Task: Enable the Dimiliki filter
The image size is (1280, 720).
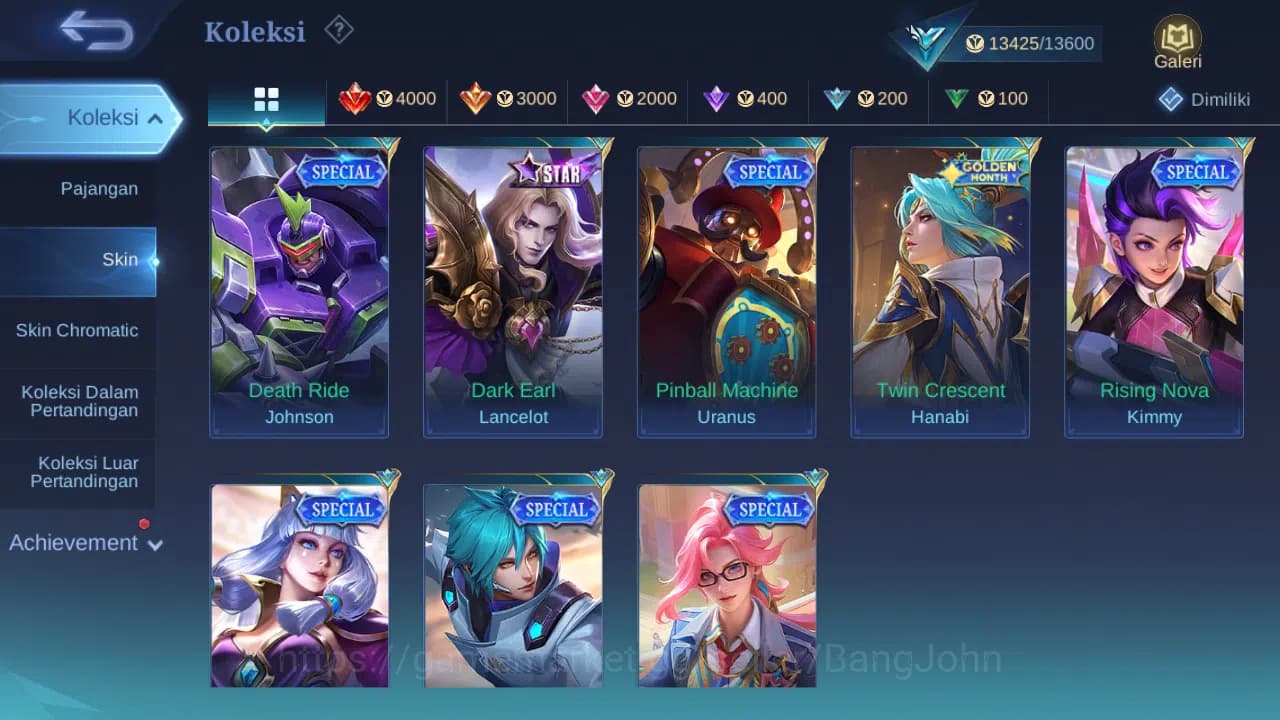Action: pyautogui.click(x=1204, y=99)
